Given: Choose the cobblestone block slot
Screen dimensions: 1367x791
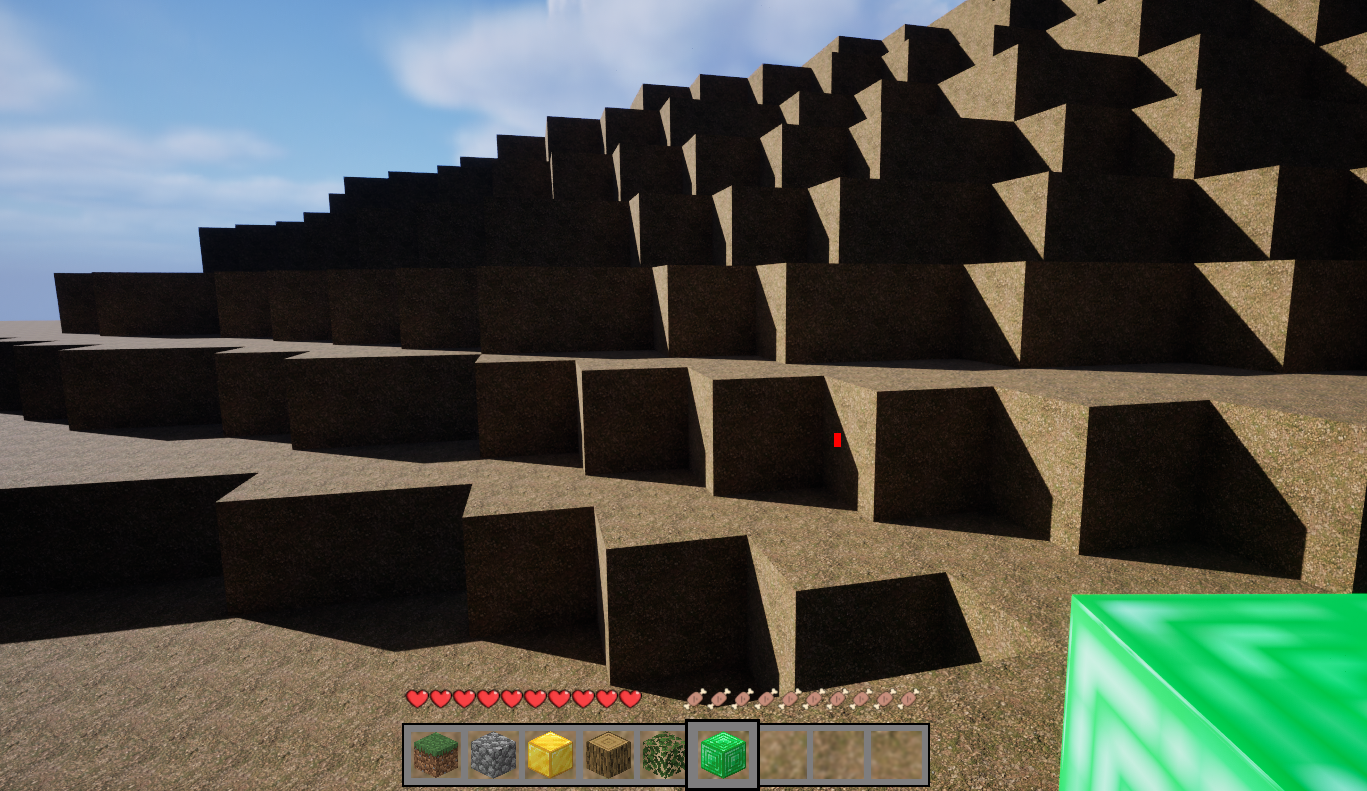Looking at the screenshot, I should tap(493, 755).
